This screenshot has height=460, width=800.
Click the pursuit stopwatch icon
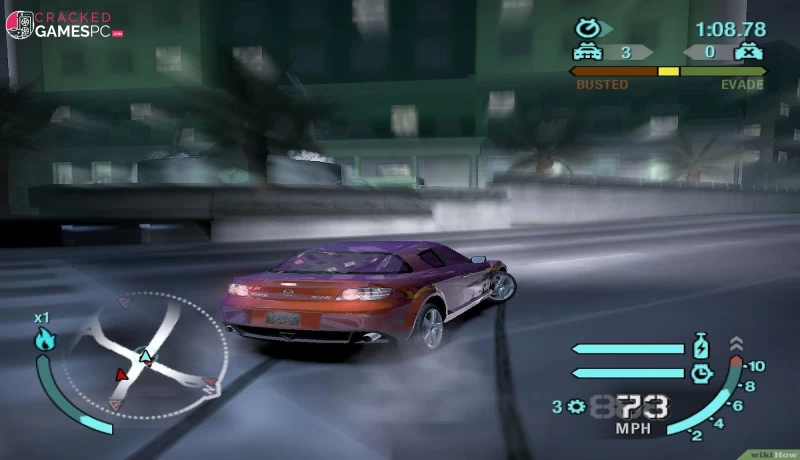tap(587, 29)
